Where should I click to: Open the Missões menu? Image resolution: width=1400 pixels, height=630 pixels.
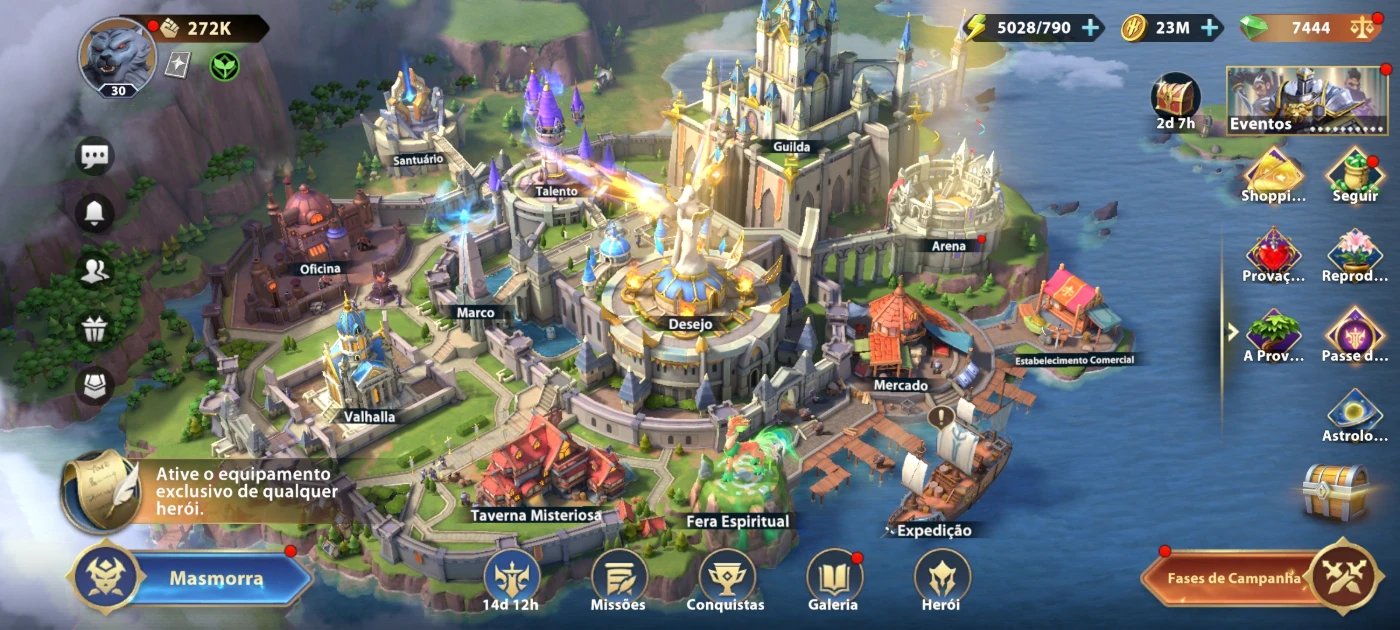point(618,580)
